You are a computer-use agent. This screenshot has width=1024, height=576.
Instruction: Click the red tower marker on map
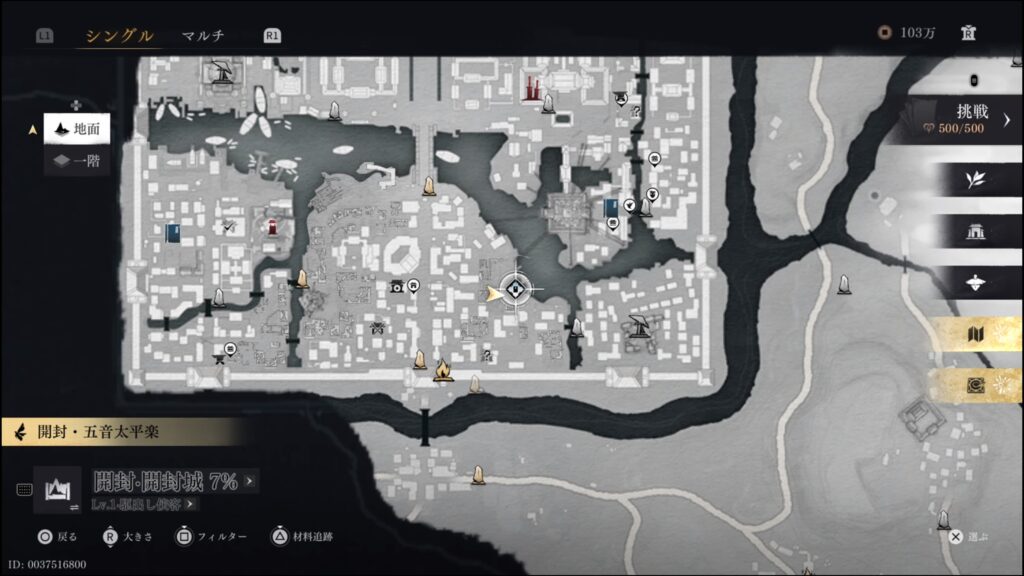(x=531, y=86)
